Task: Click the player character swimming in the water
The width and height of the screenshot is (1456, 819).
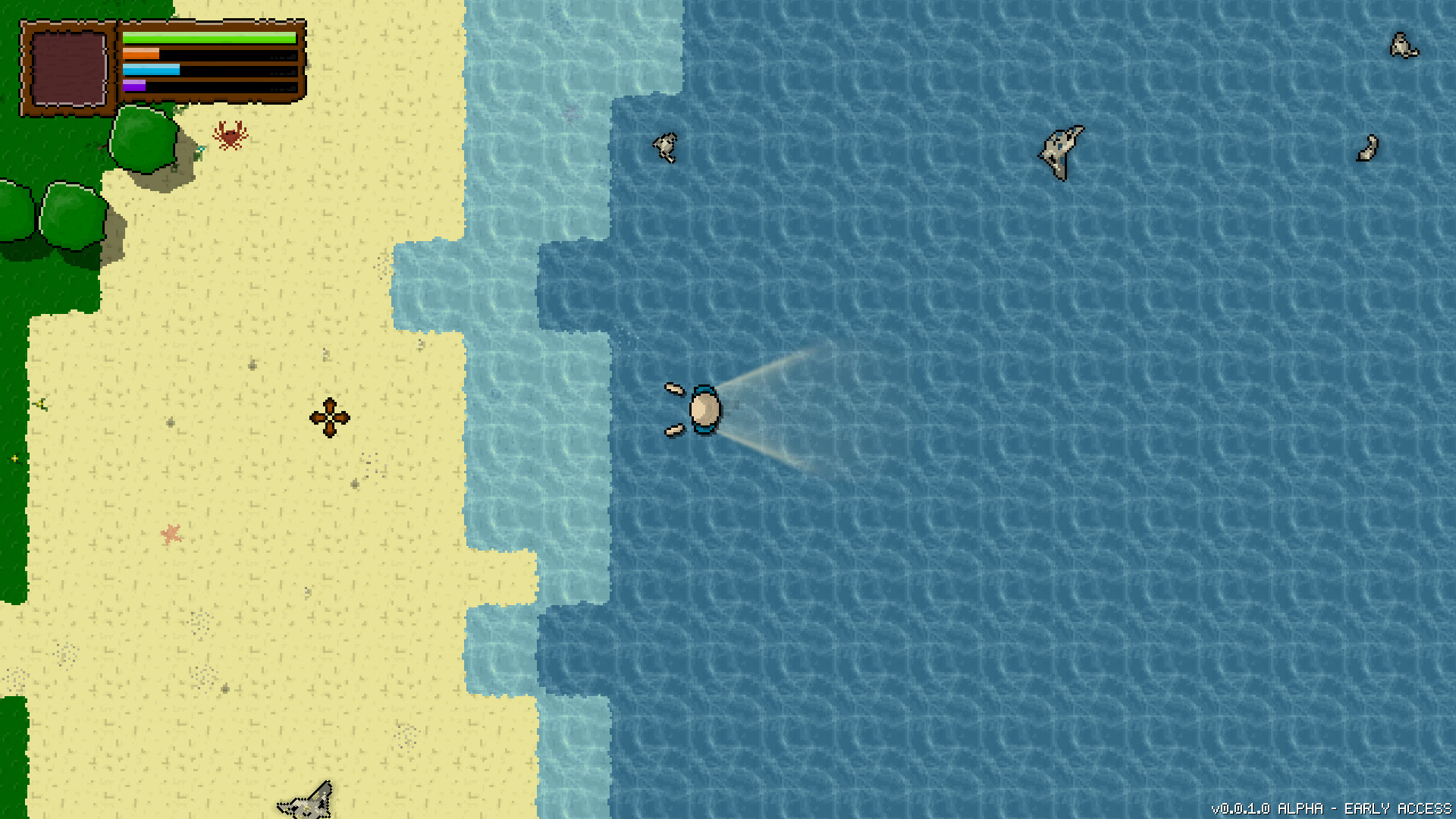Action: (704, 409)
